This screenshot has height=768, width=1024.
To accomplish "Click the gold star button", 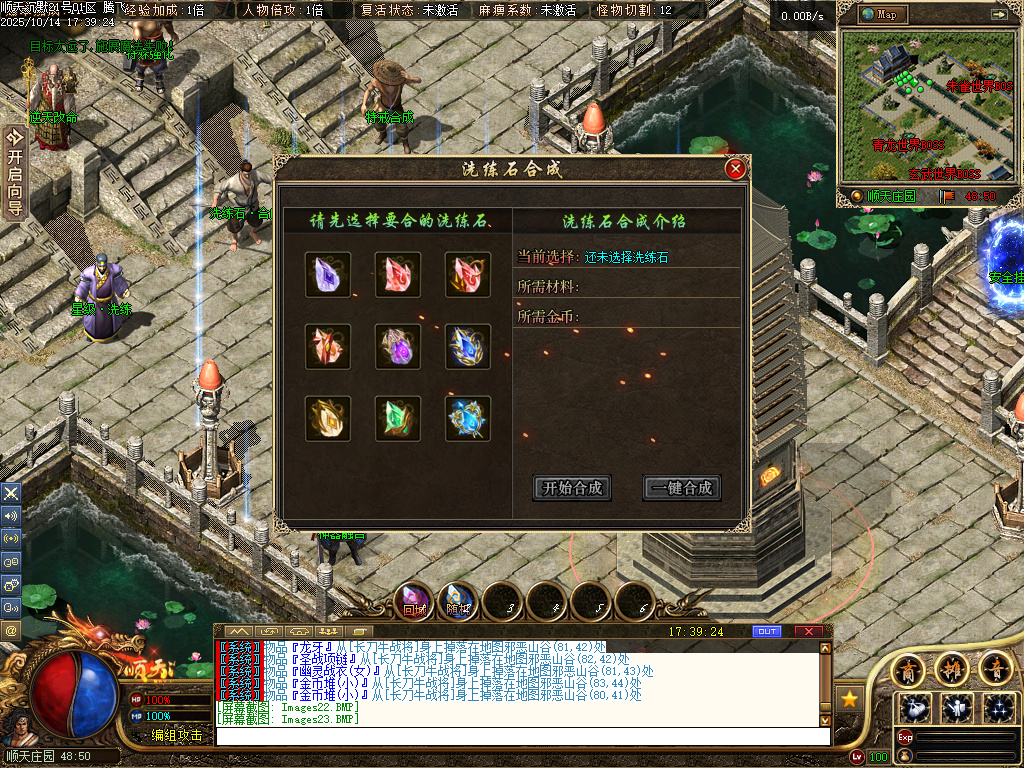I will point(850,697).
